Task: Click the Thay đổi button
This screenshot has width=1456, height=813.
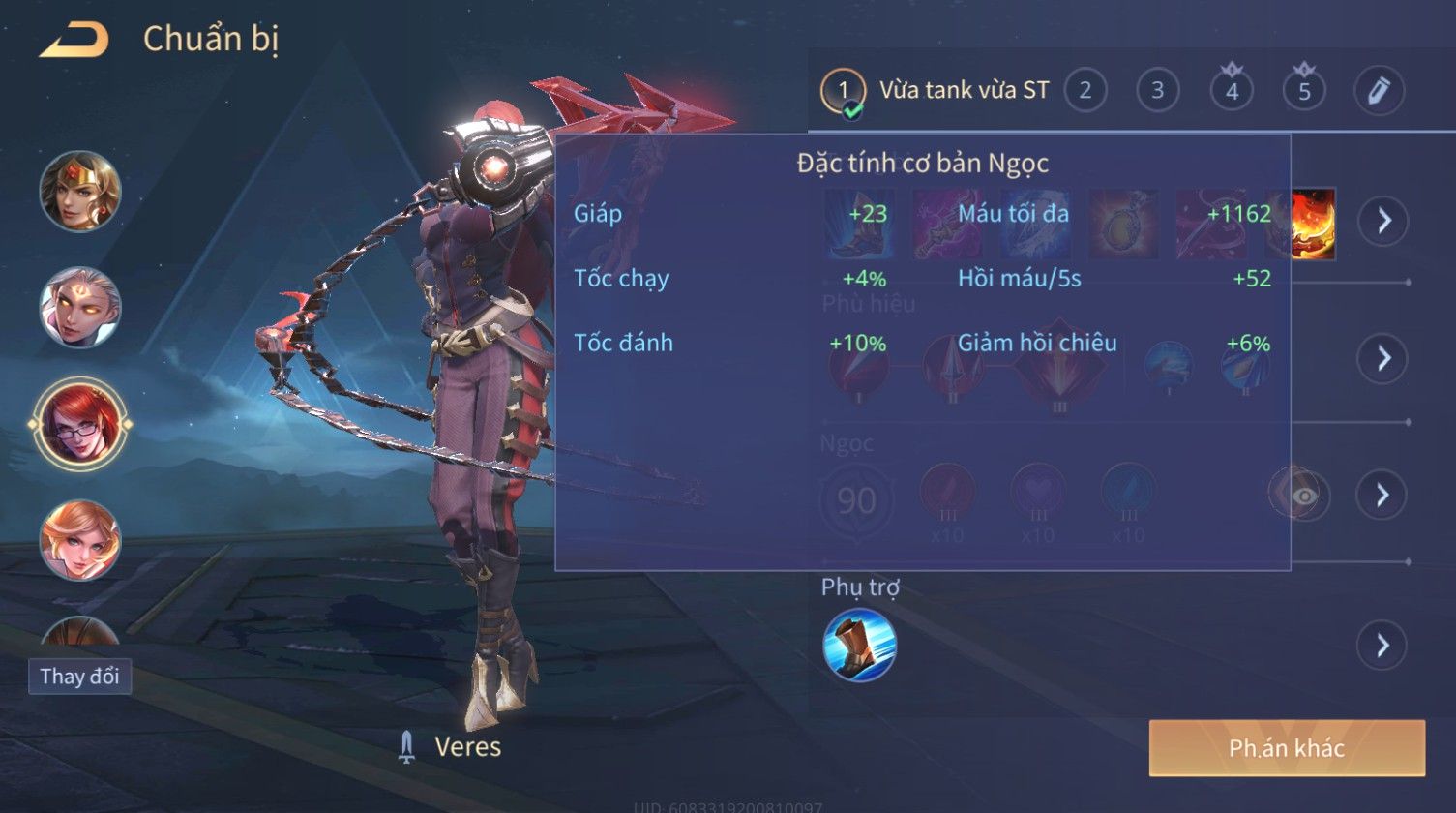Action: point(79,676)
